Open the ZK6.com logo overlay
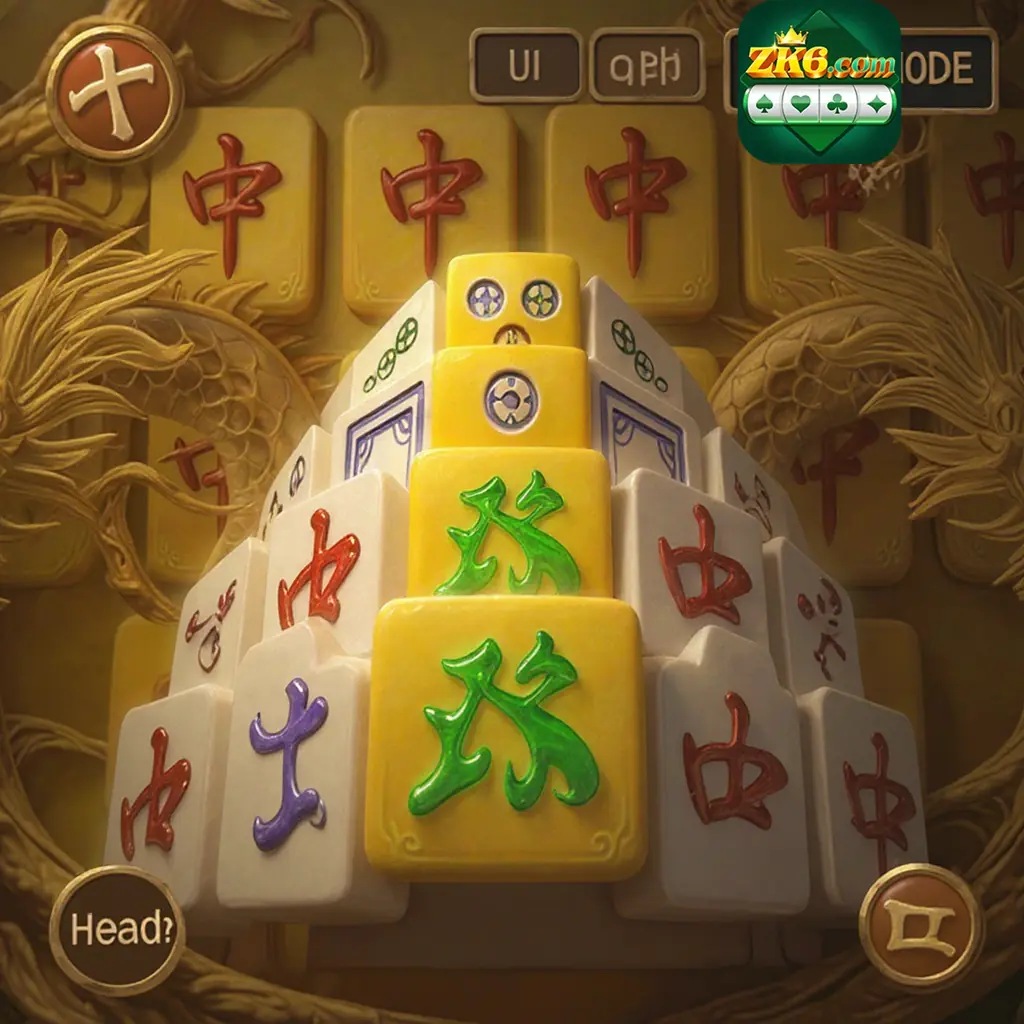 (x=819, y=82)
